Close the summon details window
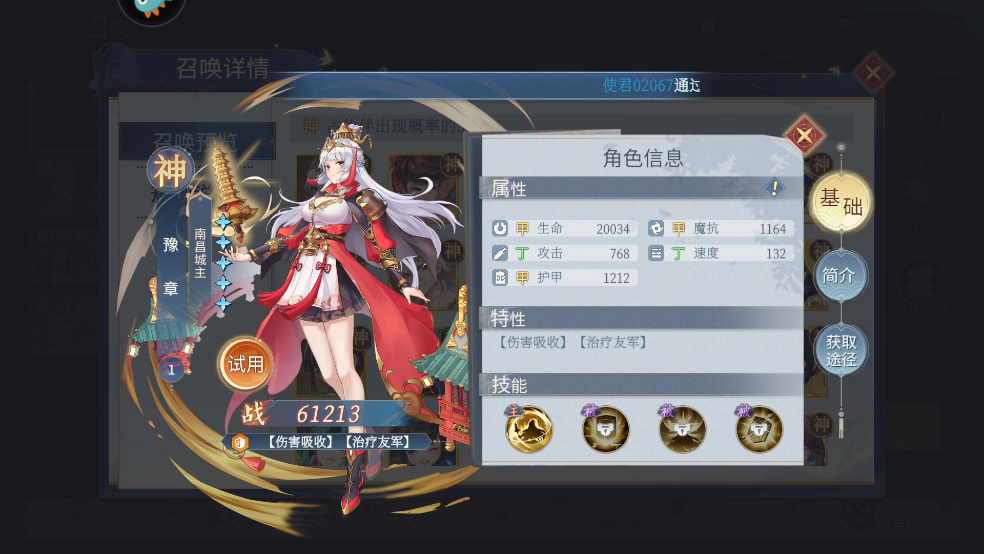The image size is (984, 554). 873,72
